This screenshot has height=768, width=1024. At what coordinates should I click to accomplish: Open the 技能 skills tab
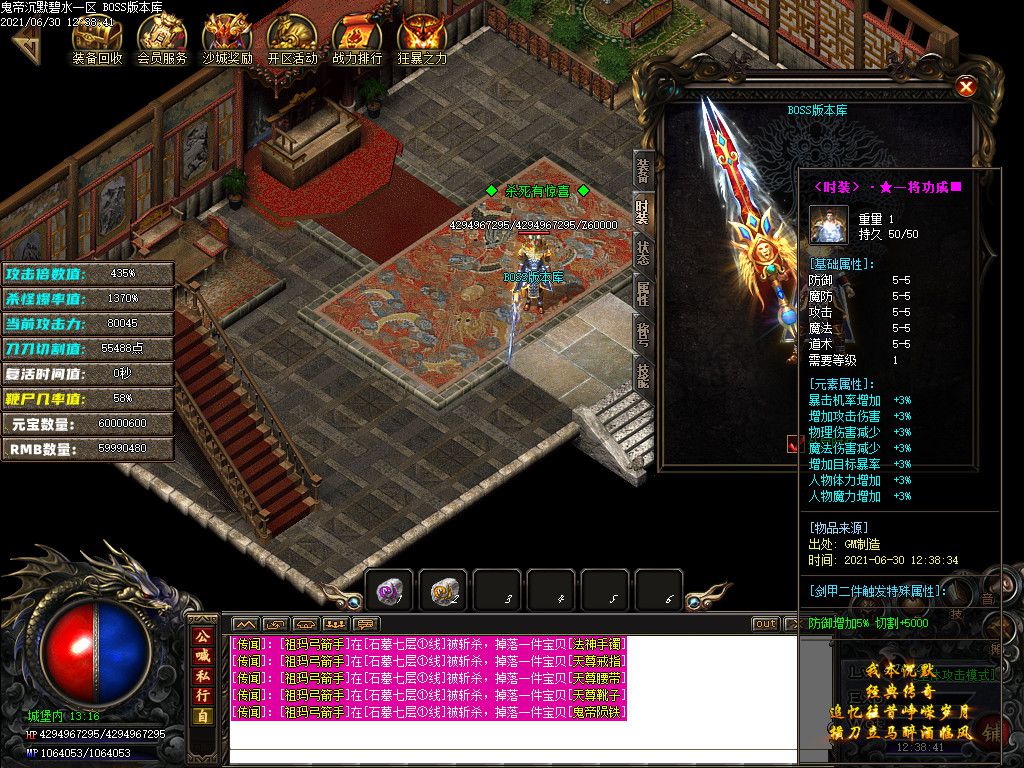[644, 374]
